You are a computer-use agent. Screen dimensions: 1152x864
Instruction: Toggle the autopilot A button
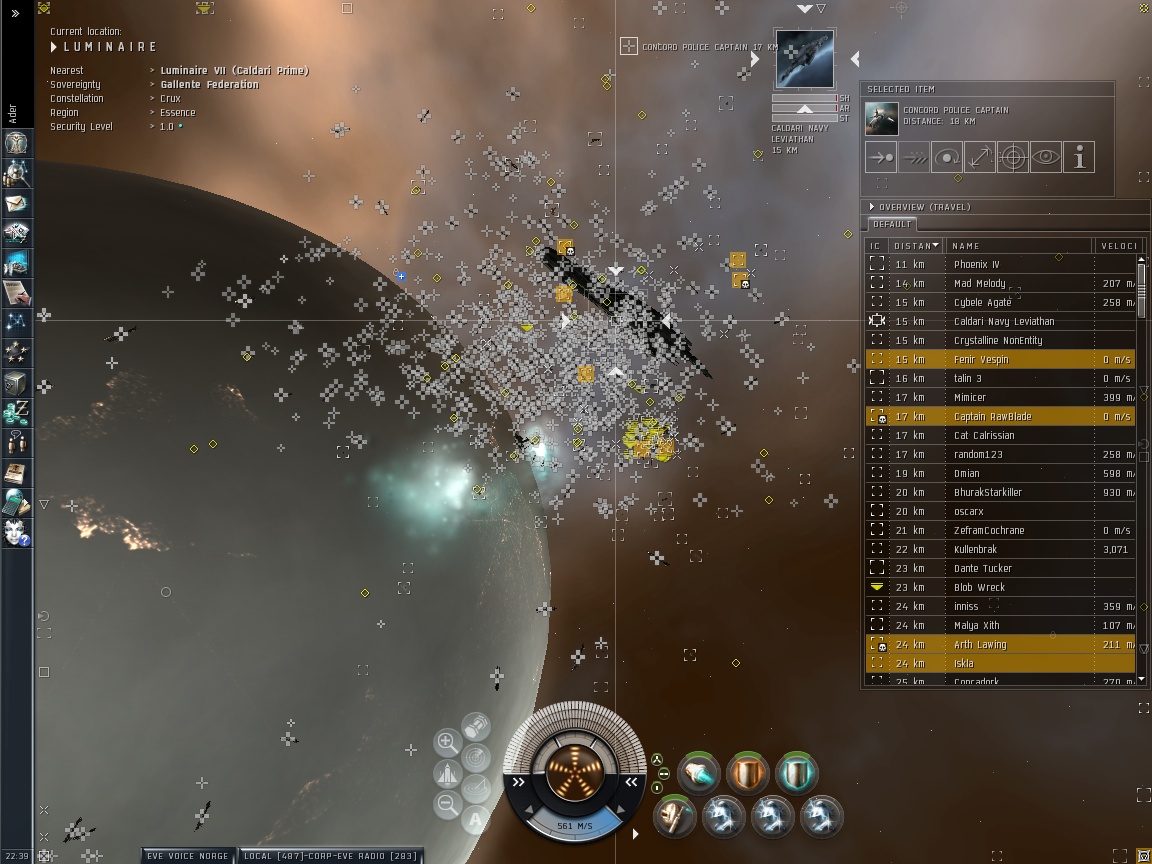(476, 820)
